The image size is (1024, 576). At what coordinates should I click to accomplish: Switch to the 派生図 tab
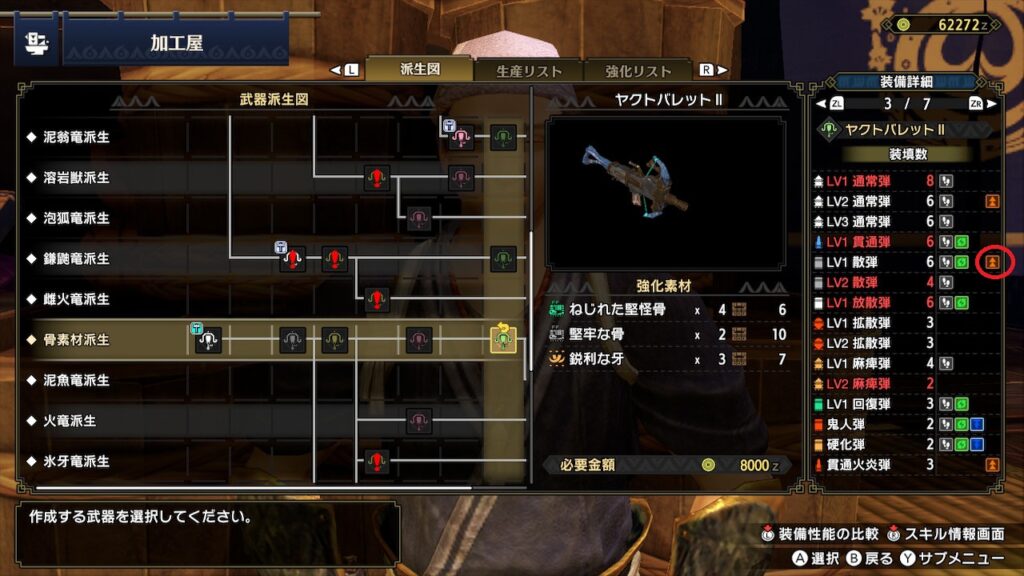[x=419, y=70]
